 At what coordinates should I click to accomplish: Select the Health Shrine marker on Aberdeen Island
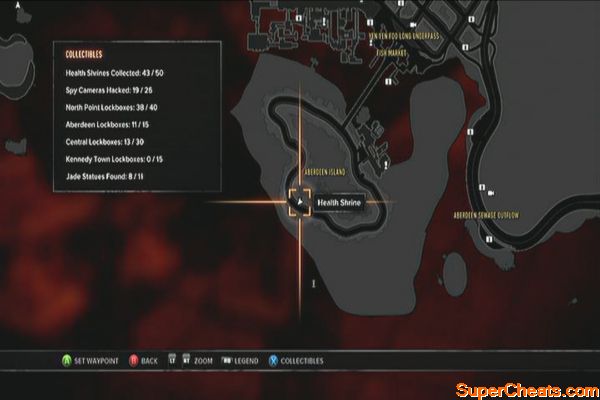pos(299,202)
